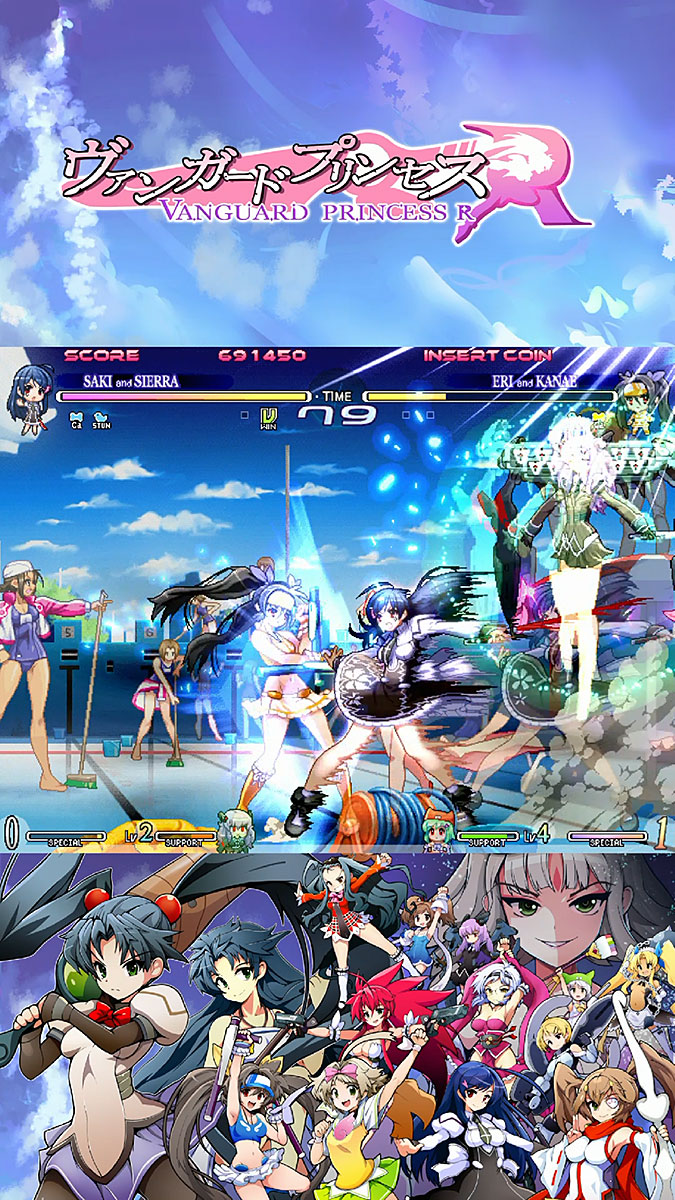Click the INSERT COIN prompt
Screen dimensions: 675x1200
486,355
